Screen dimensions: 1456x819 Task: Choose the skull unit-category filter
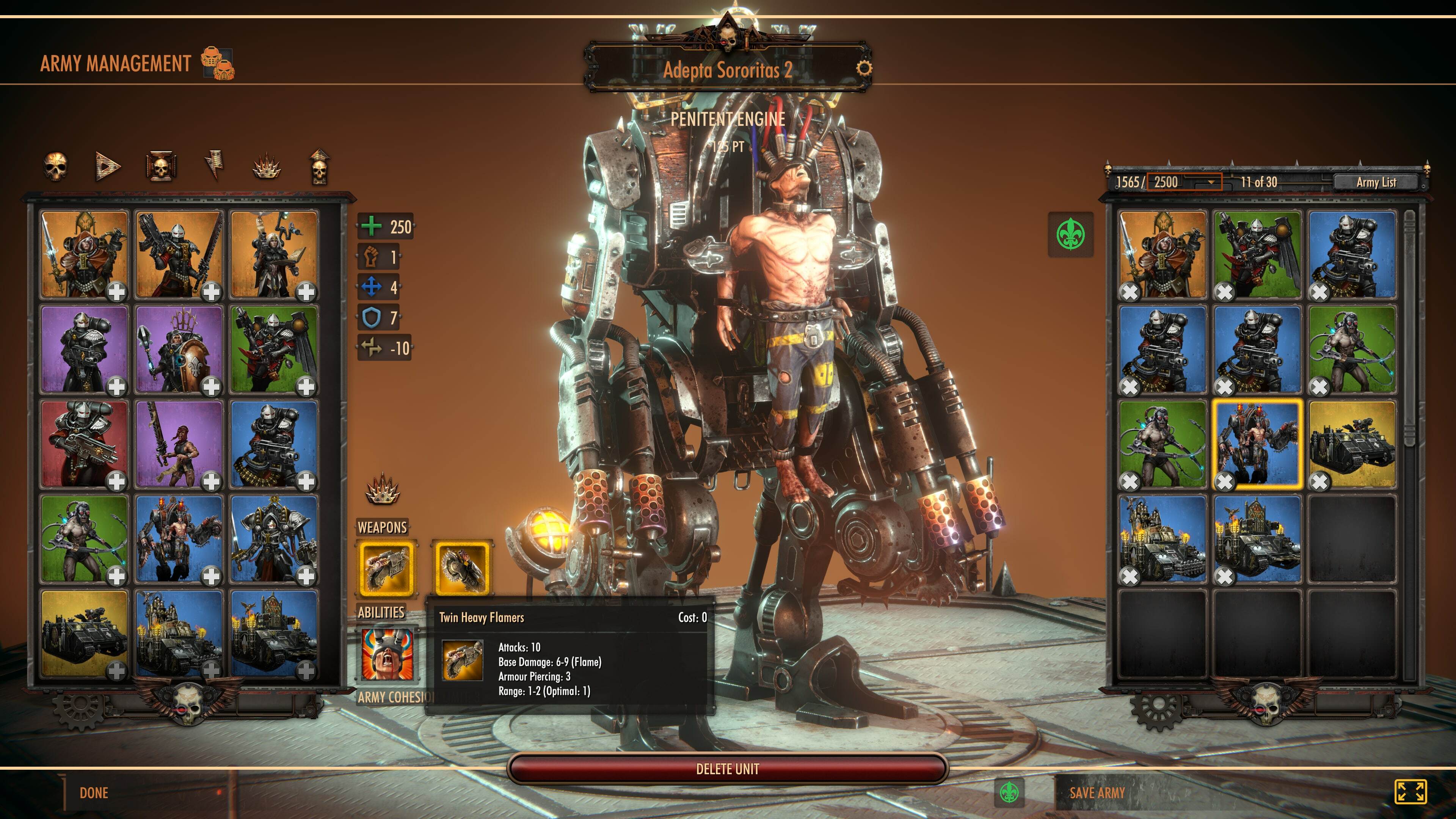[55, 166]
